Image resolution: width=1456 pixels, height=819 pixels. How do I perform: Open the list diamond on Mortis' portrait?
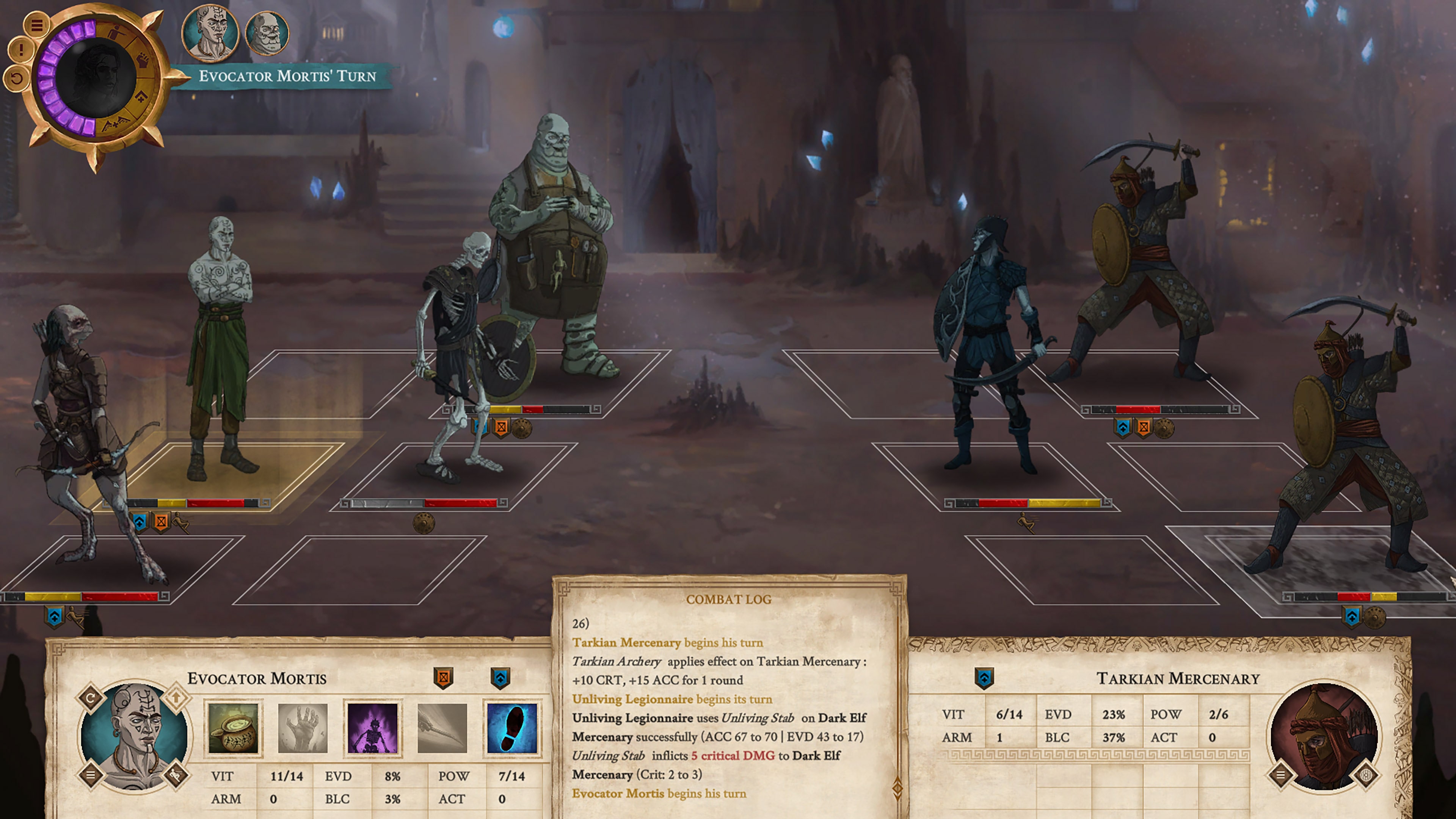(x=91, y=775)
